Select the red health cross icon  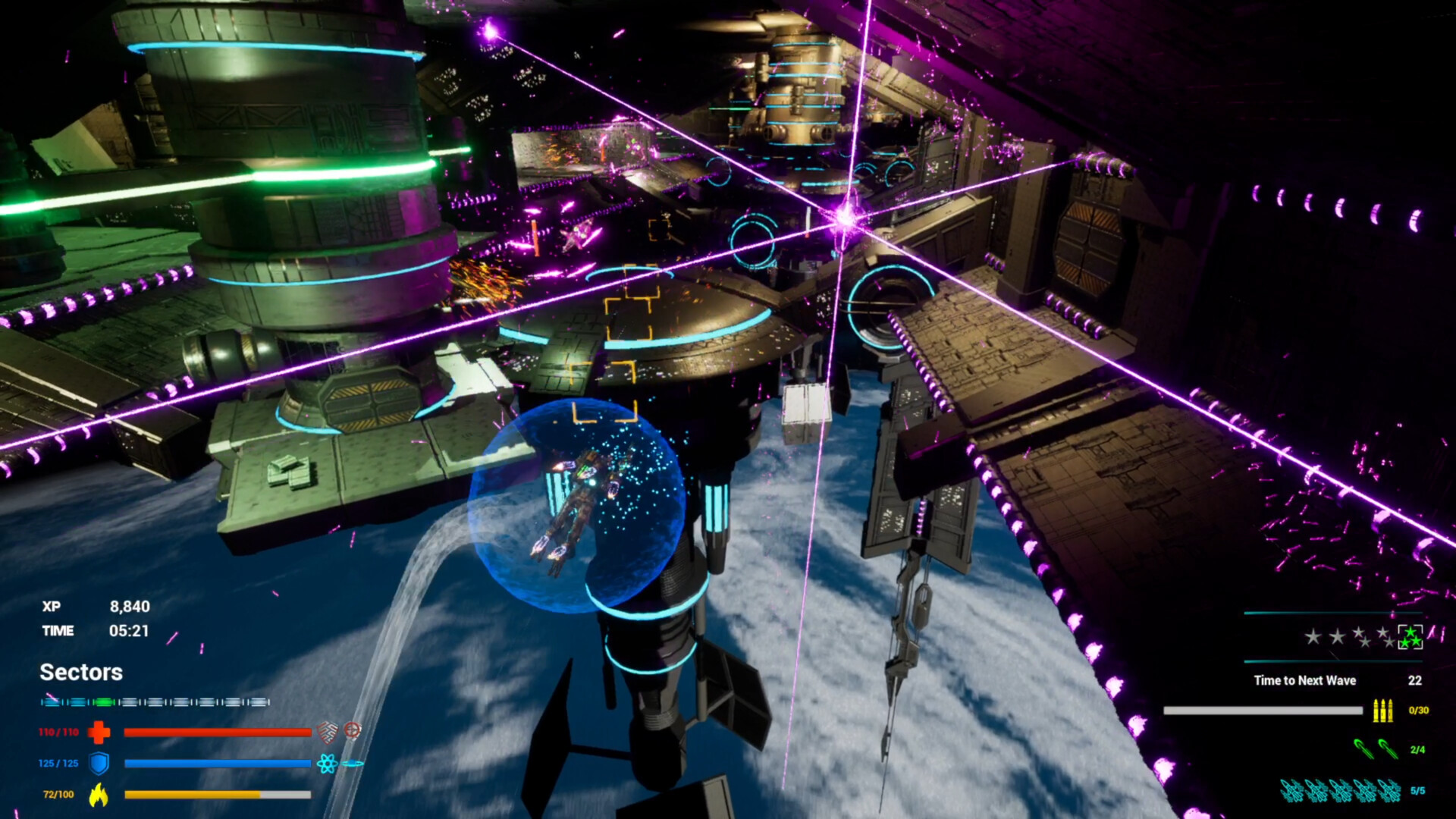(x=99, y=733)
